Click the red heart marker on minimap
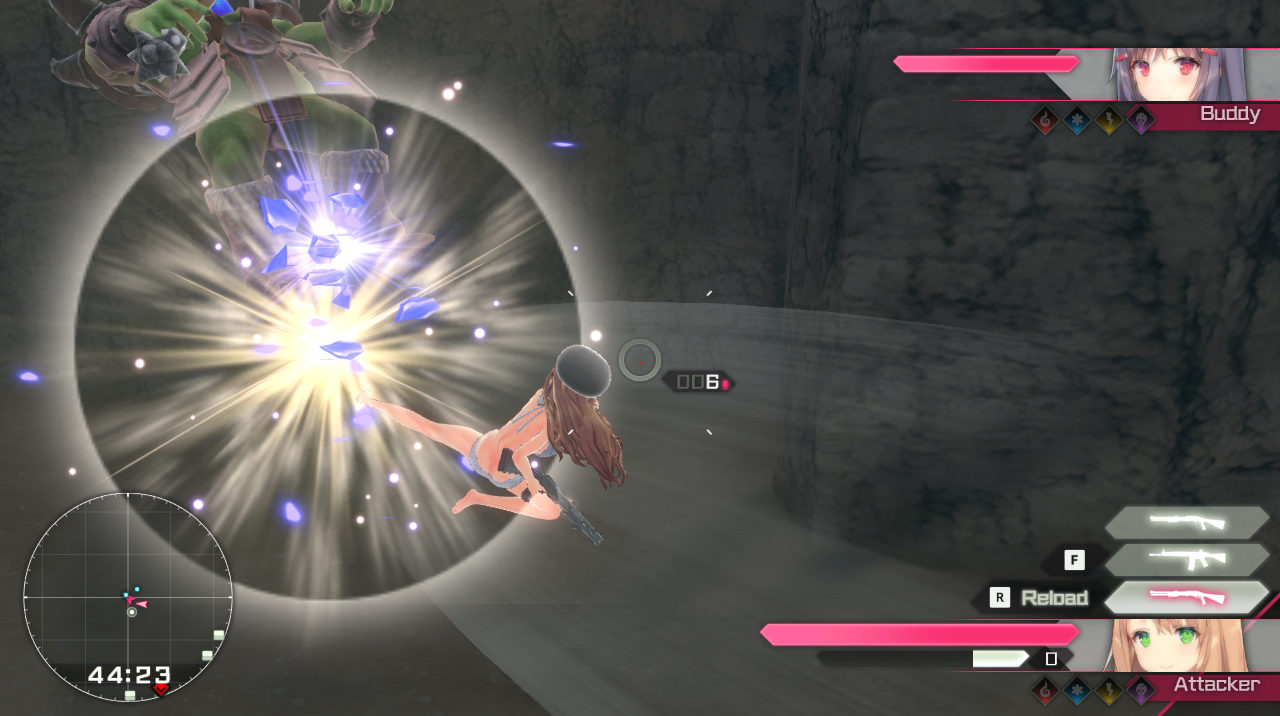Image resolution: width=1280 pixels, height=716 pixels. point(160,689)
